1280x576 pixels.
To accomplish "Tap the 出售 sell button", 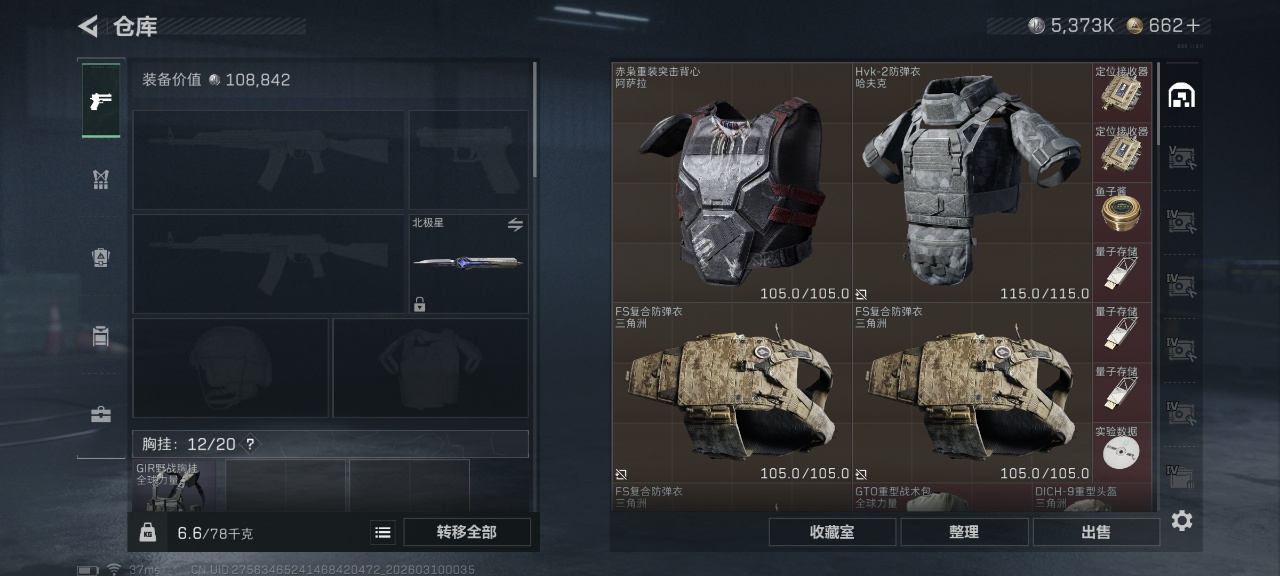I will point(1096,532).
